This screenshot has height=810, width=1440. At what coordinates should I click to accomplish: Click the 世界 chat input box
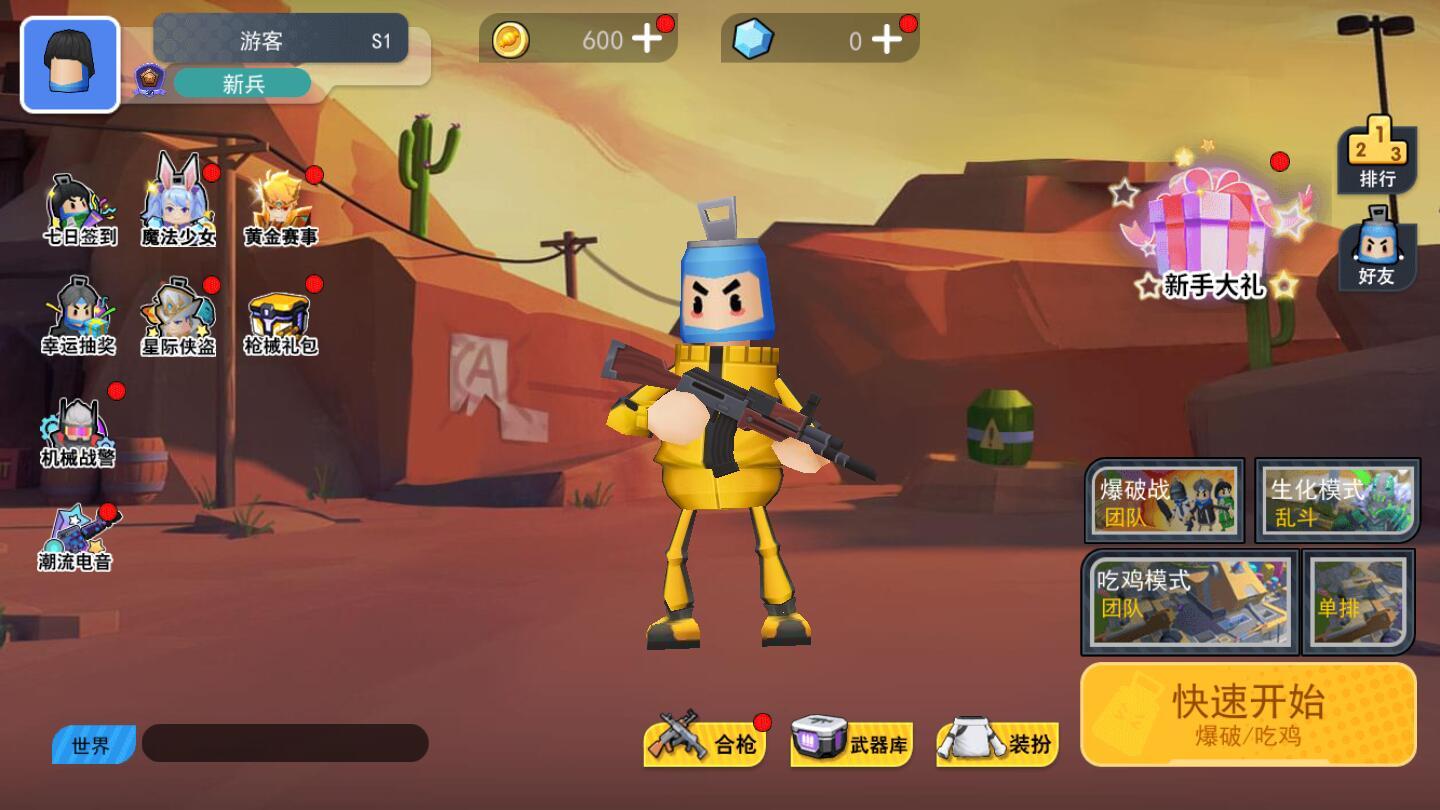click(285, 743)
